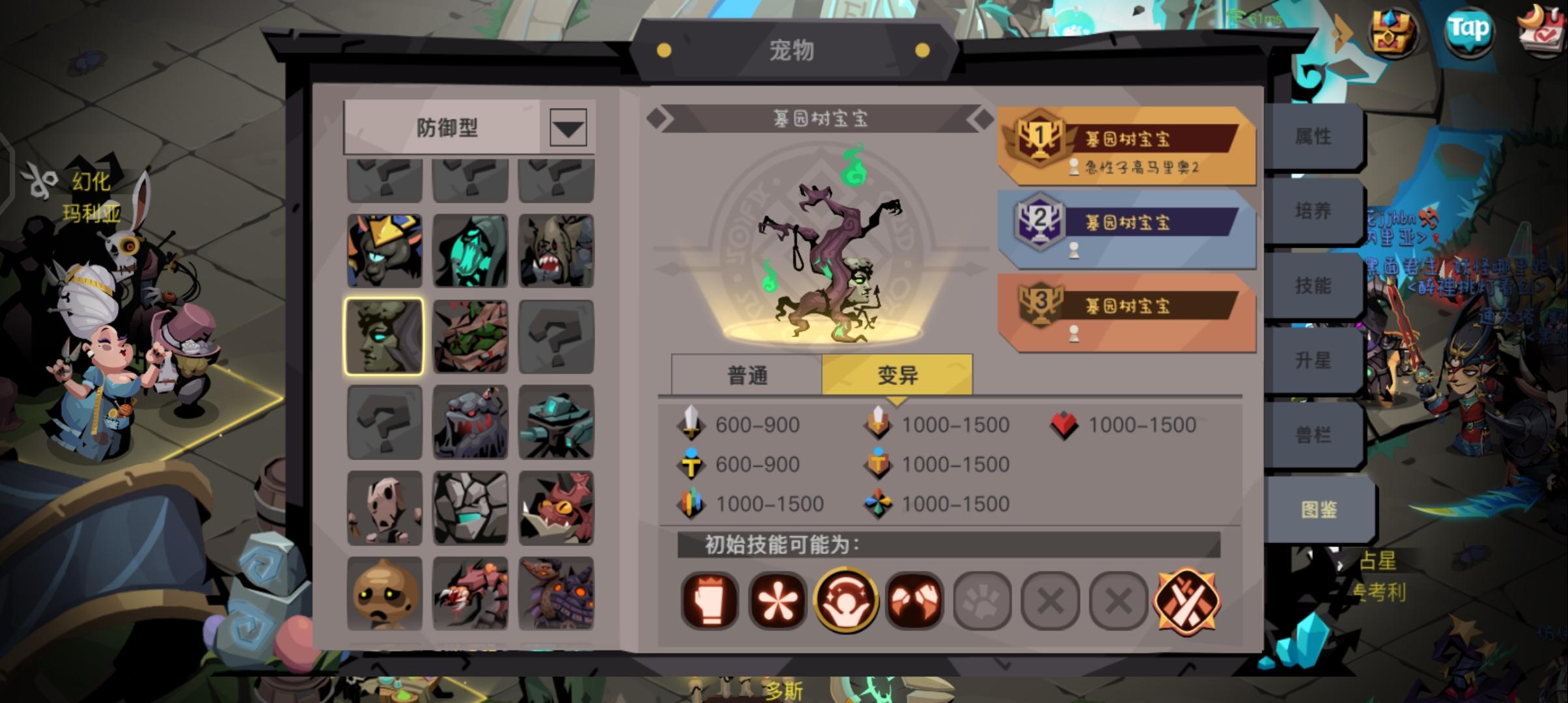The height and width of the screenshot is (703, 1568).
Task: Click the crossed-bandages icon ending the skill row
Action: tap(1186, 600)
